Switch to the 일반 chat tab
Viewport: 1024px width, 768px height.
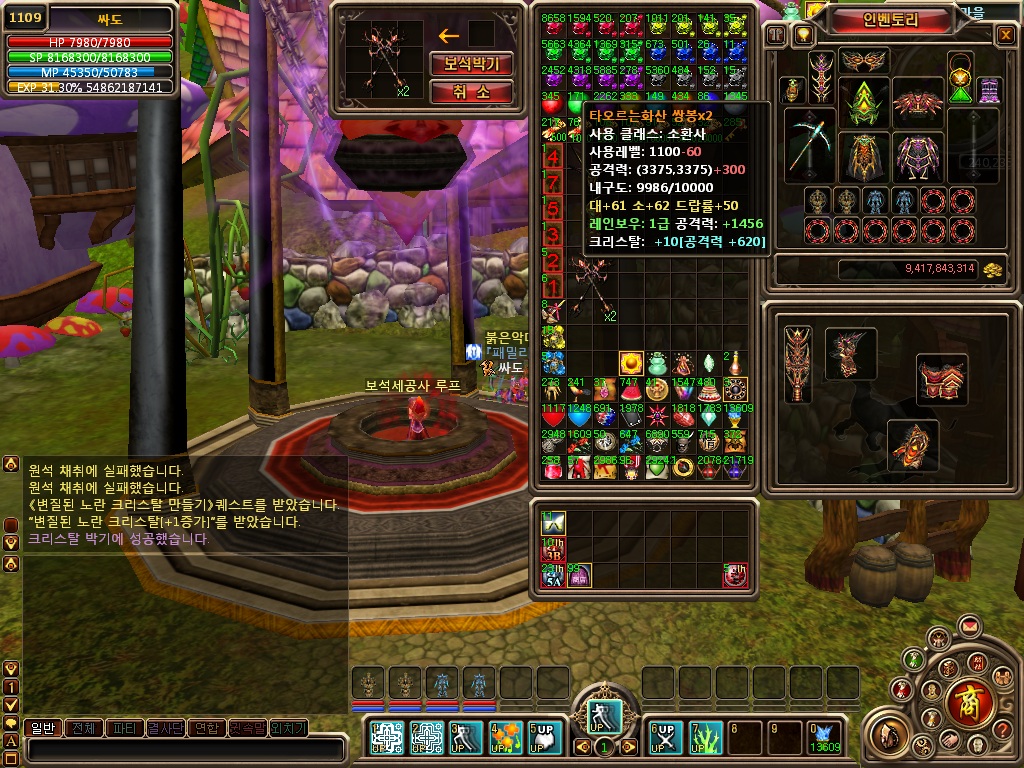click(43, 728)
